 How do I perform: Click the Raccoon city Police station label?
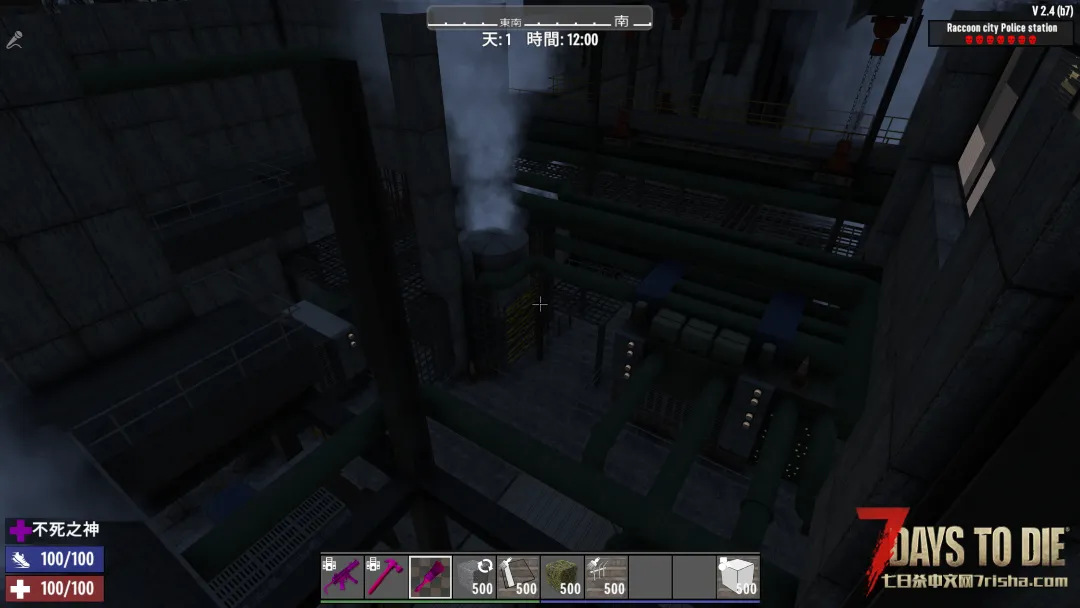click(1001, 28)
